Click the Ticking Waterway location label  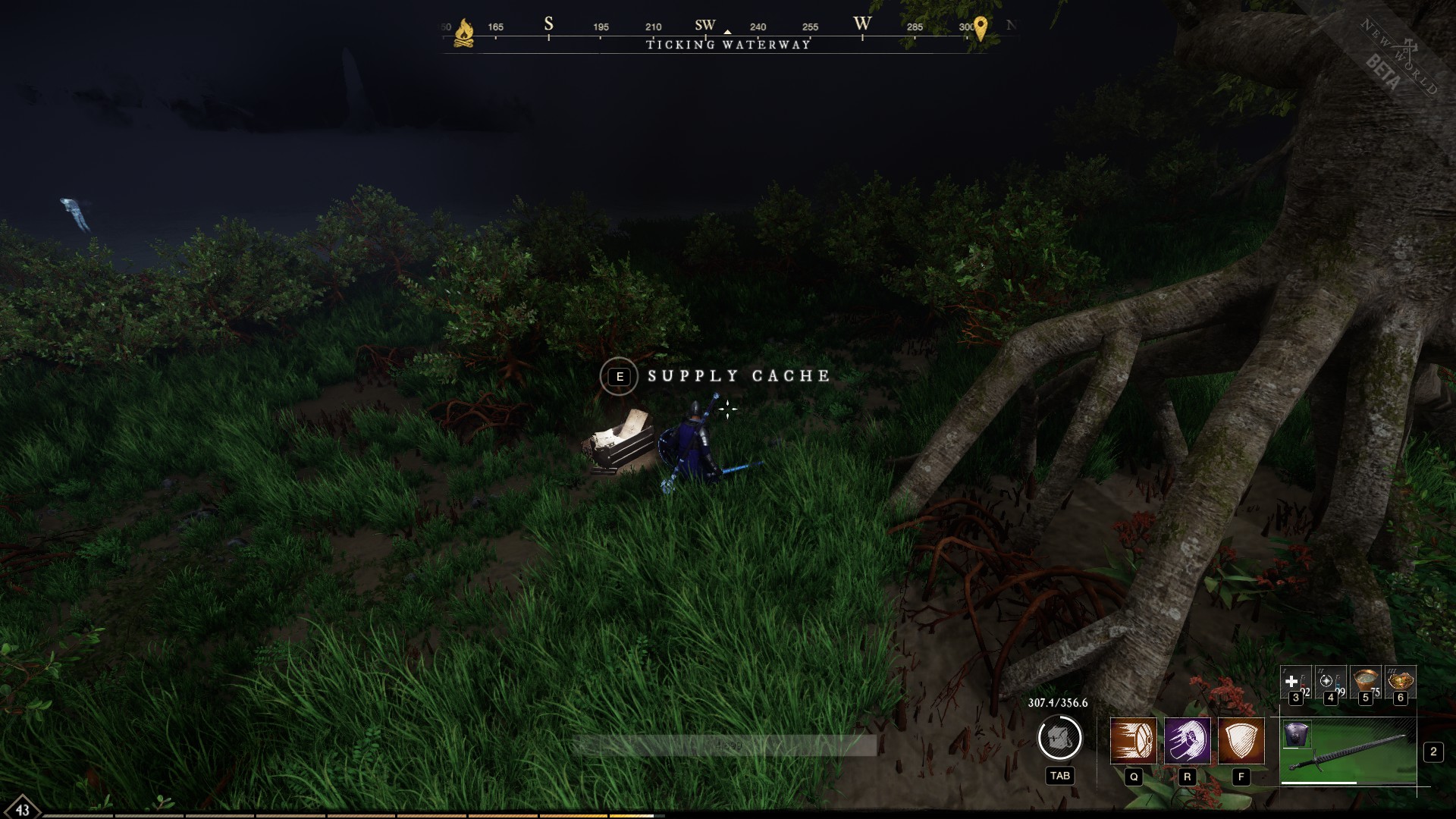coord(727,44)
